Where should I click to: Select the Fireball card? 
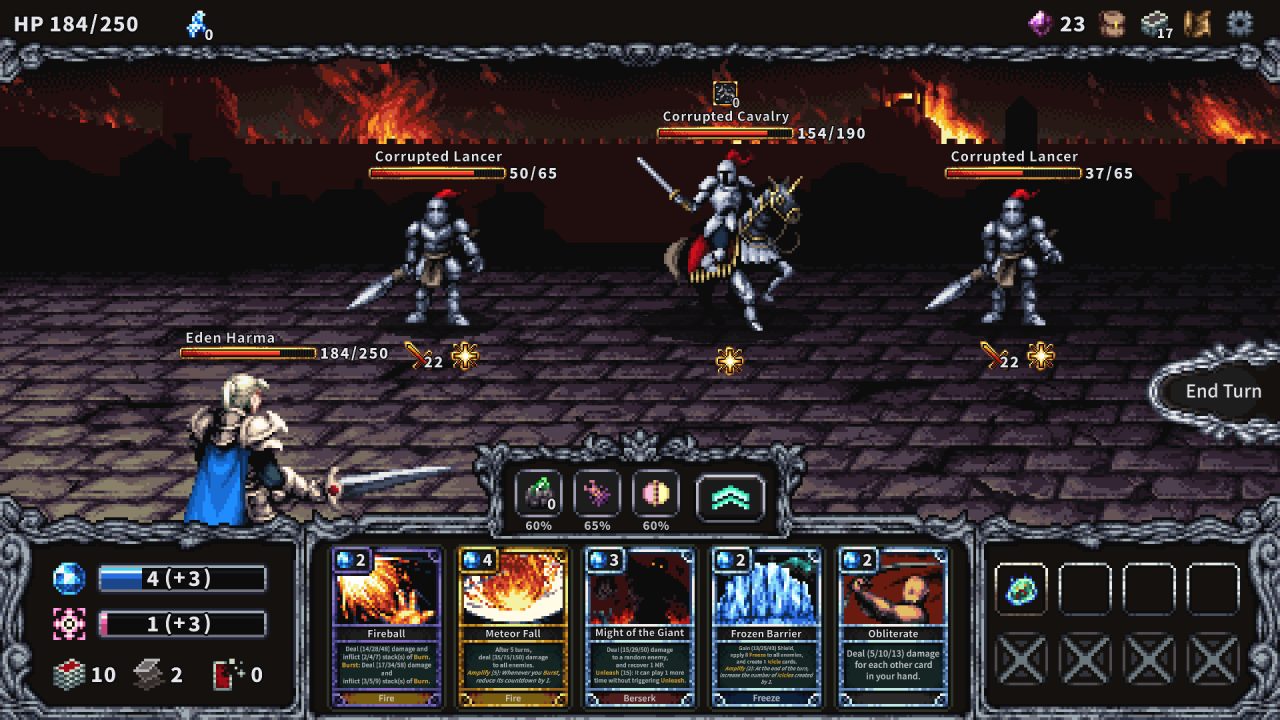(x=385, y=630)
